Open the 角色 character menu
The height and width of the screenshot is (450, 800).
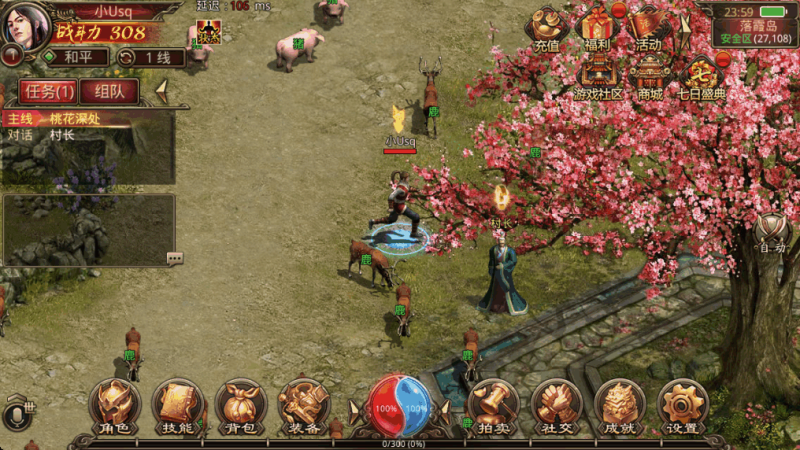point(114,405)
